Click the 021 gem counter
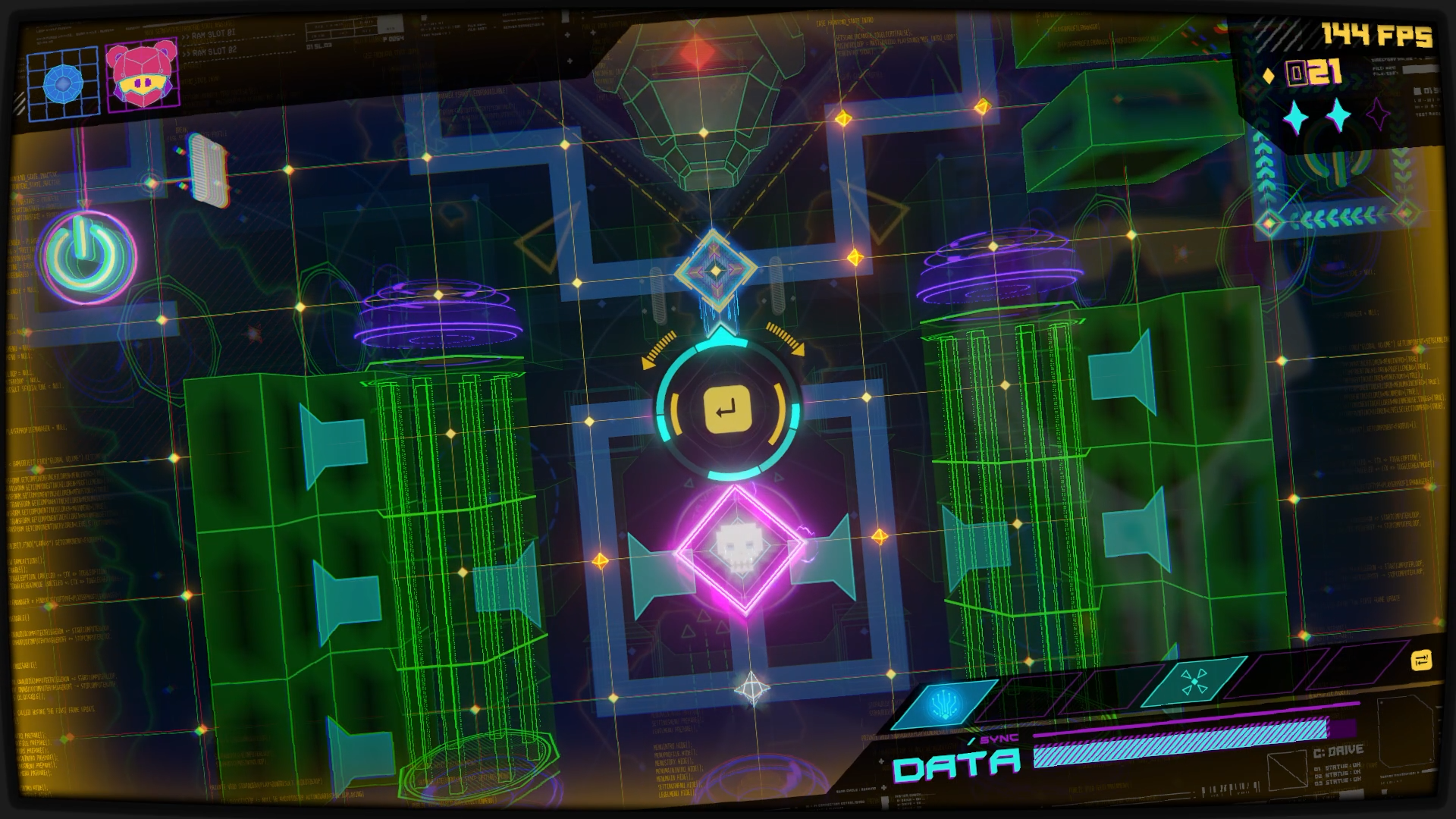The image size is (1456, 819). tap(1311, 73)
